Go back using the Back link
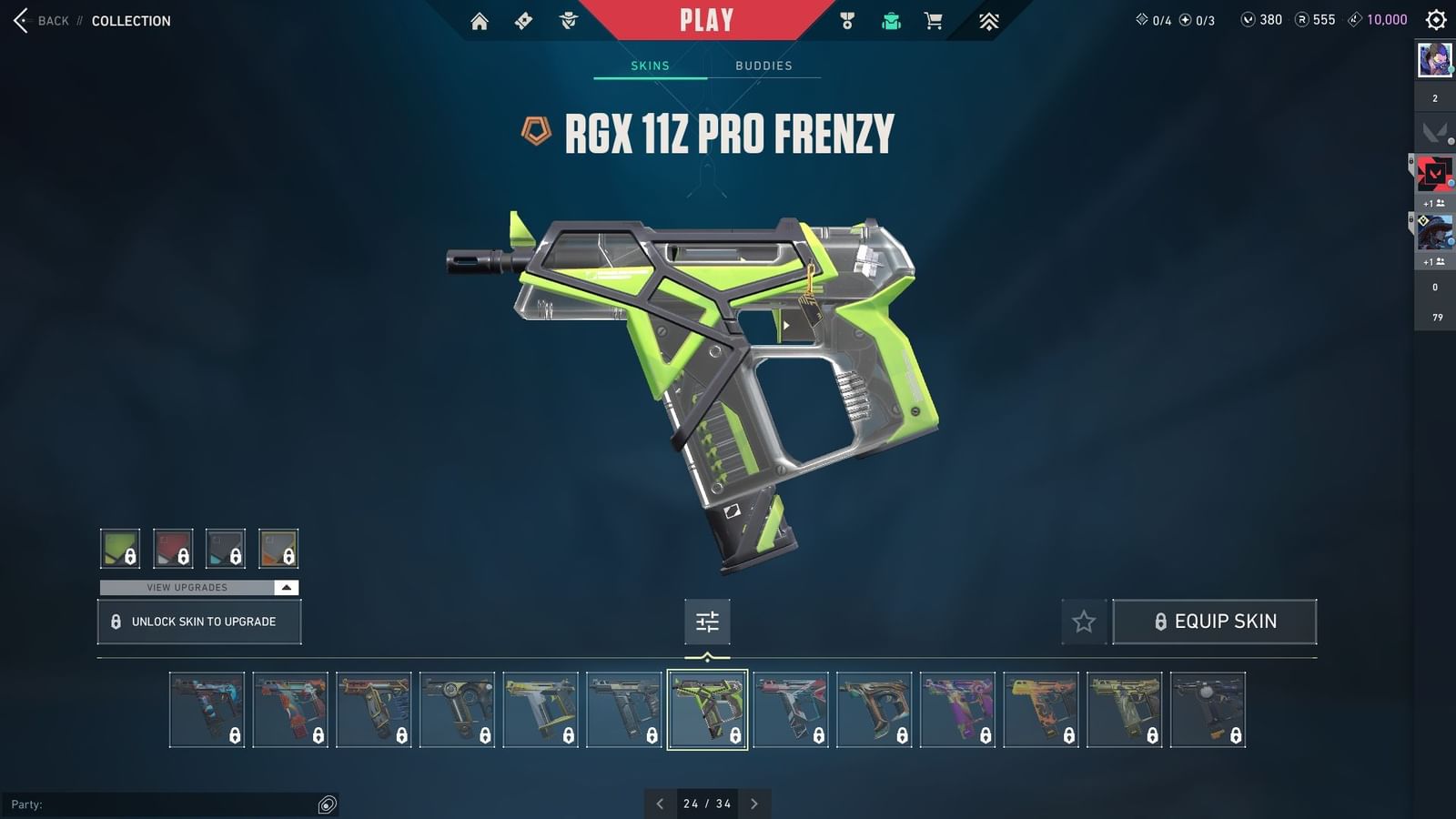 click(x=41, y=20)
